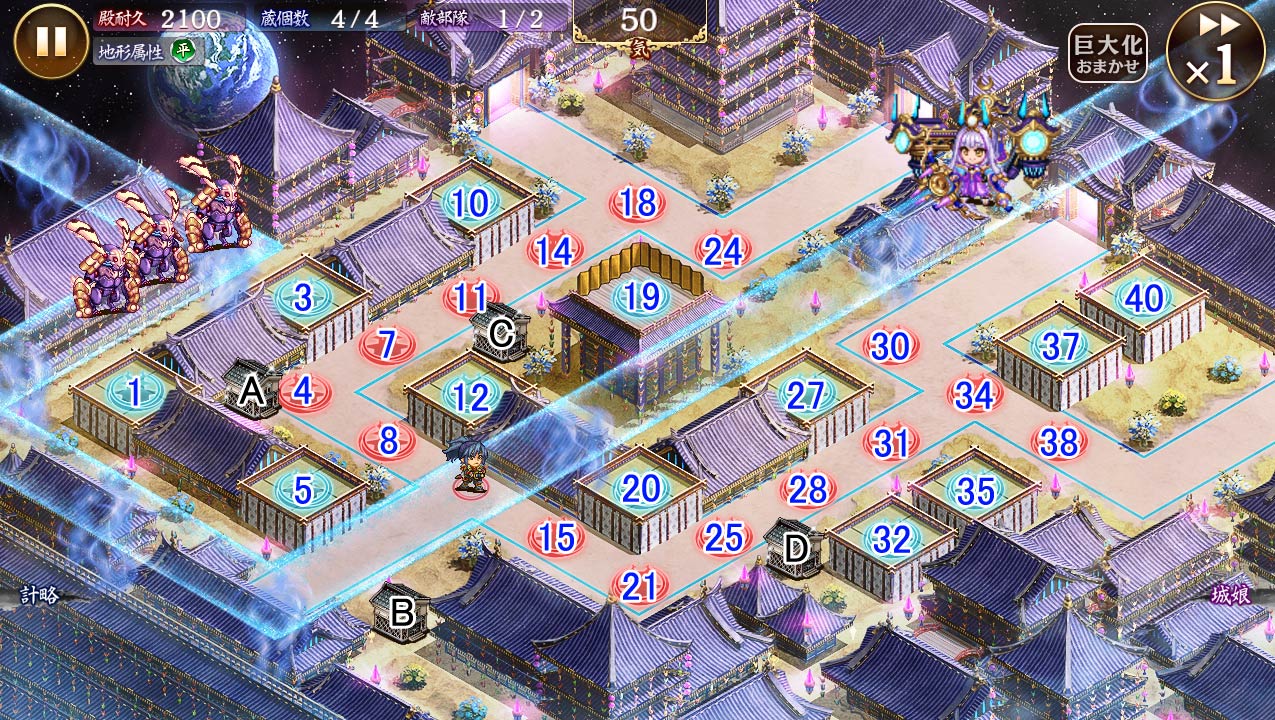This screenshot has height=720, width=1275.
Task: Choose blue placement tile number 19
Action: tap(641, 296)
